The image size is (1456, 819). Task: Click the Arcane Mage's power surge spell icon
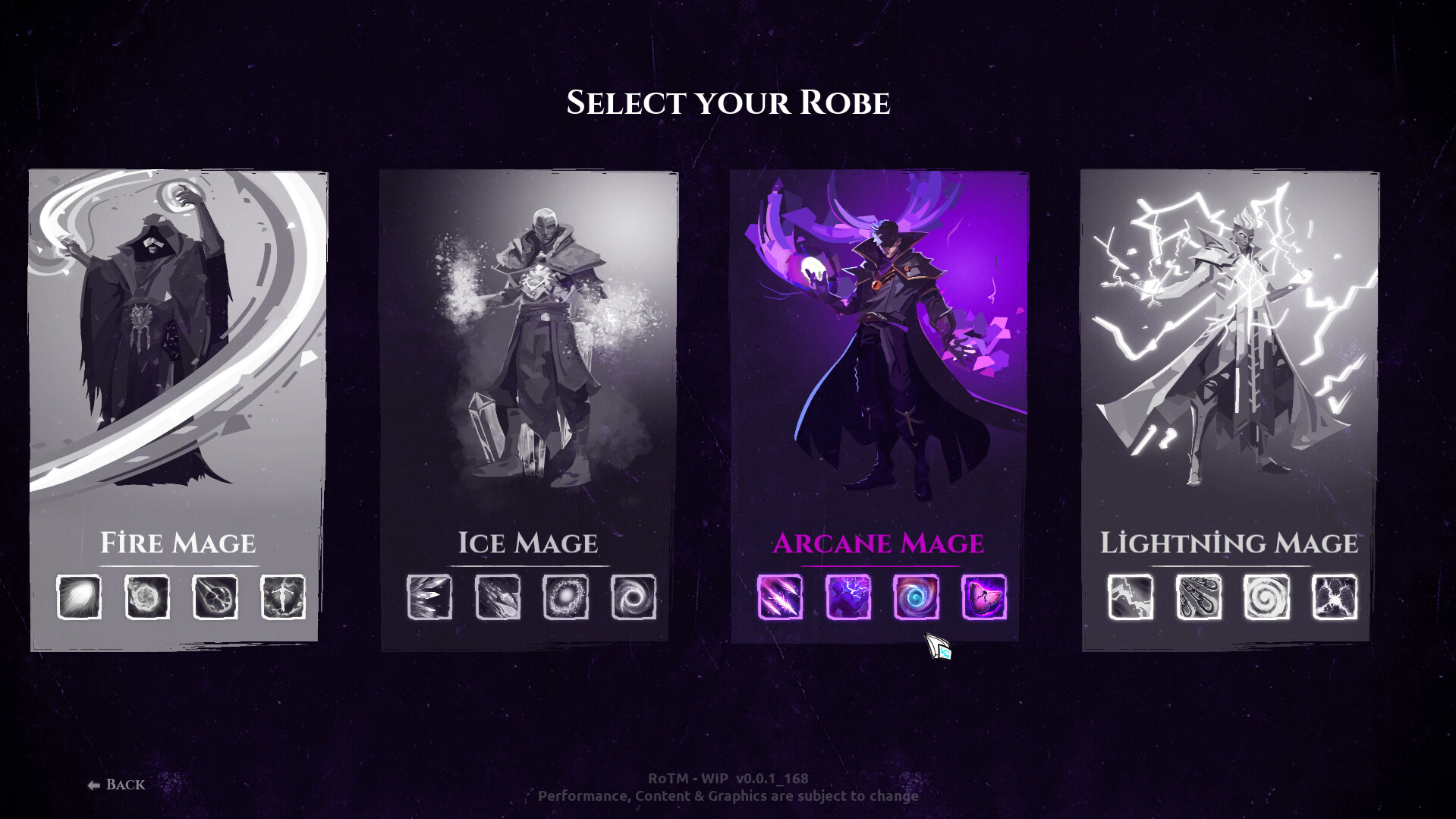847,596
